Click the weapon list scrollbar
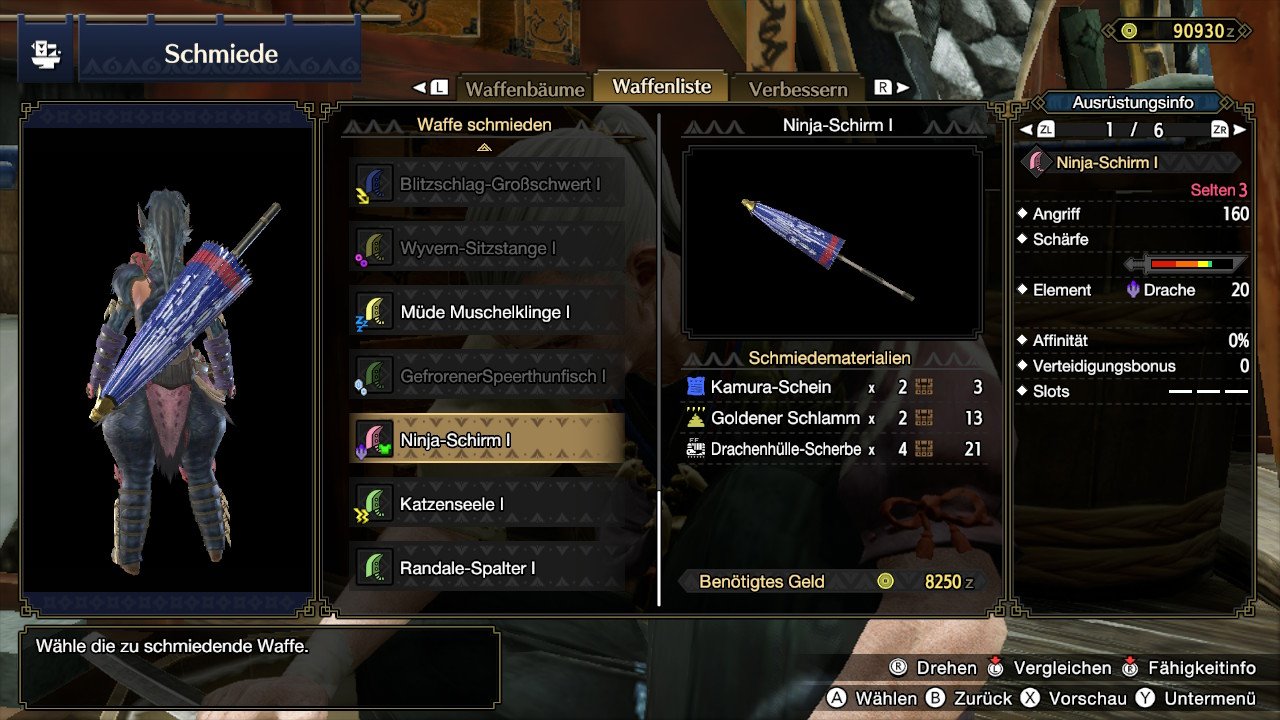Screen dimensions: 1280x720 [658, 548]
